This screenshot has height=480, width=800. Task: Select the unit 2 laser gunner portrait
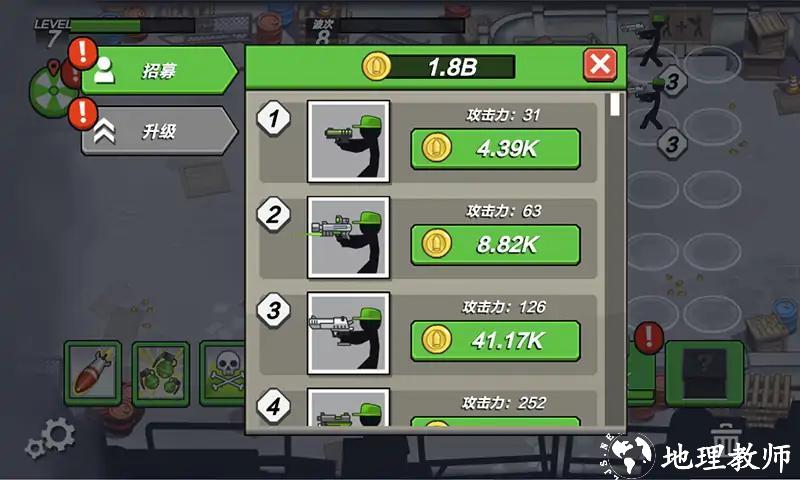[348, 237]
